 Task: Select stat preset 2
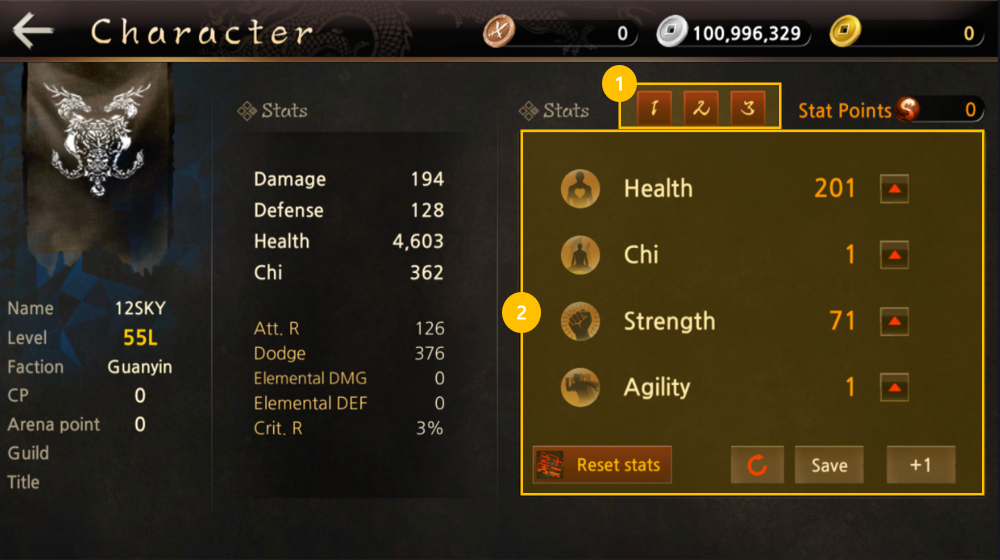[701, 109]
